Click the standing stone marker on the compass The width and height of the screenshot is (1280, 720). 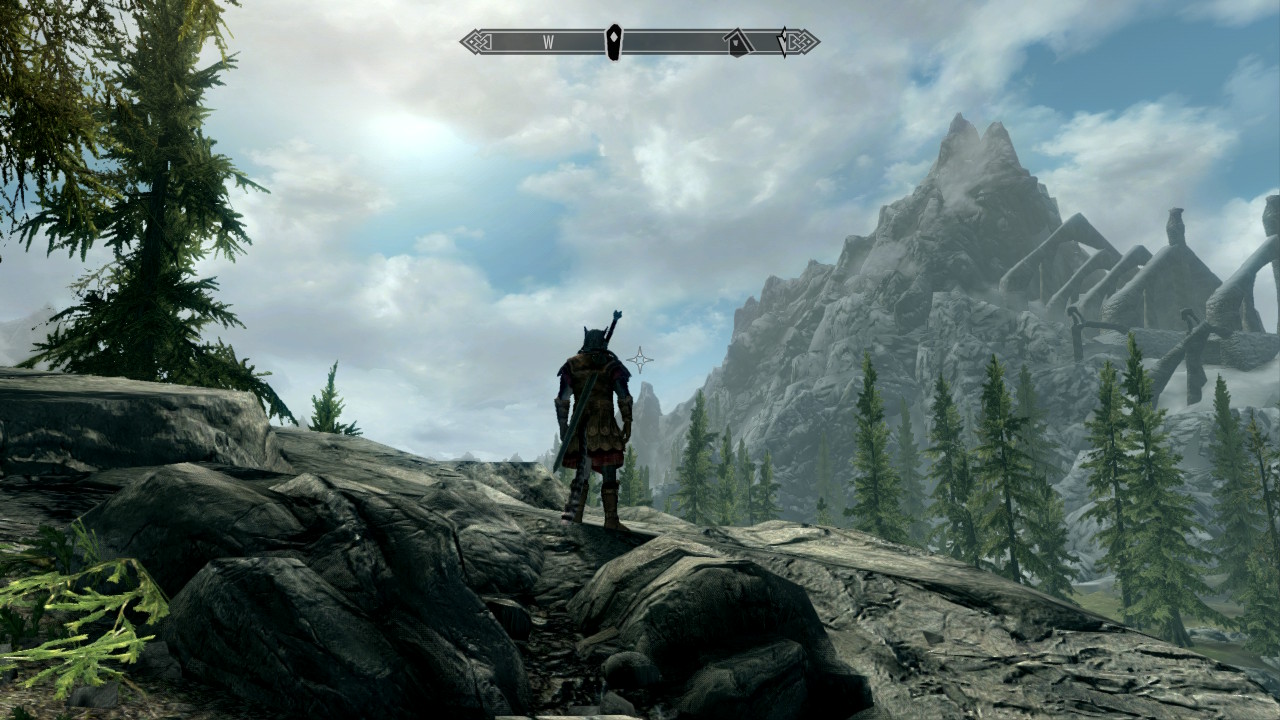613,41
